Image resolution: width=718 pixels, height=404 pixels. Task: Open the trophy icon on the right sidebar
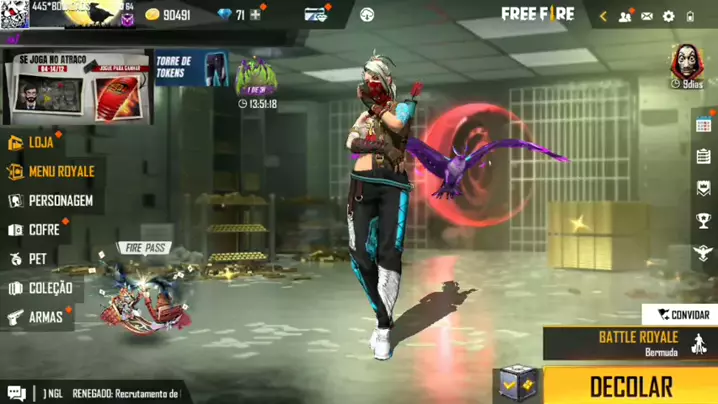point(703,221)
